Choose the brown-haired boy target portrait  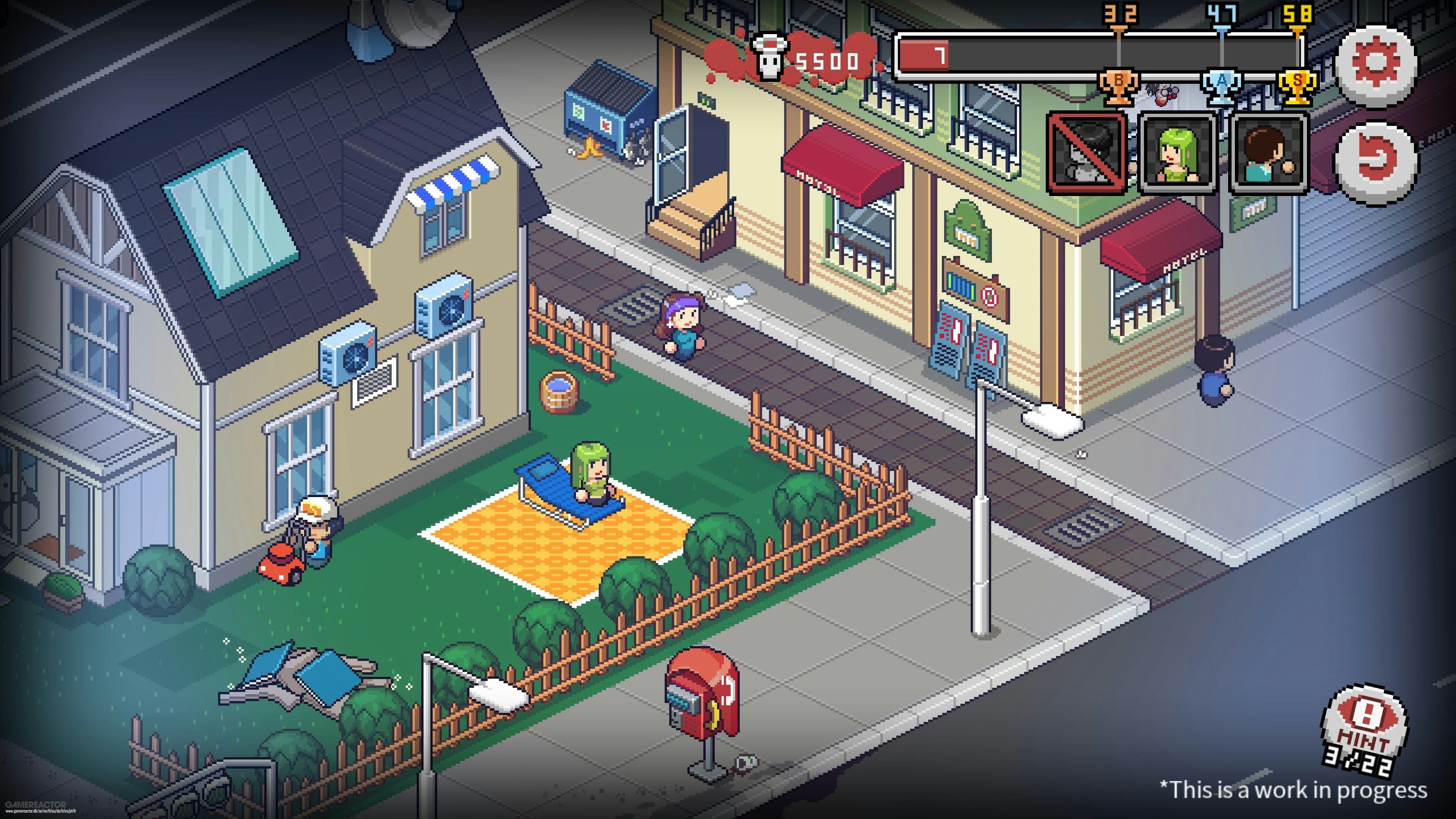point(1269,153)
